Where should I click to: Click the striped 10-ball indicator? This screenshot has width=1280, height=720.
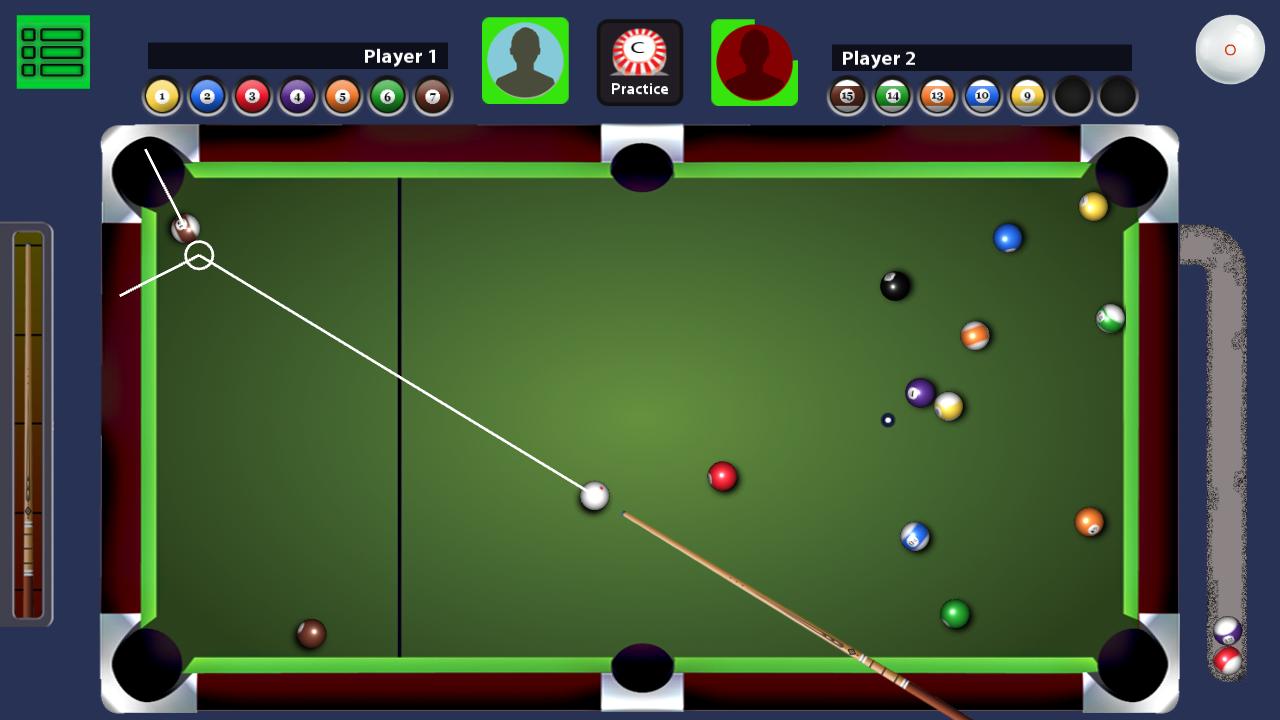click(x=982, y=95)
